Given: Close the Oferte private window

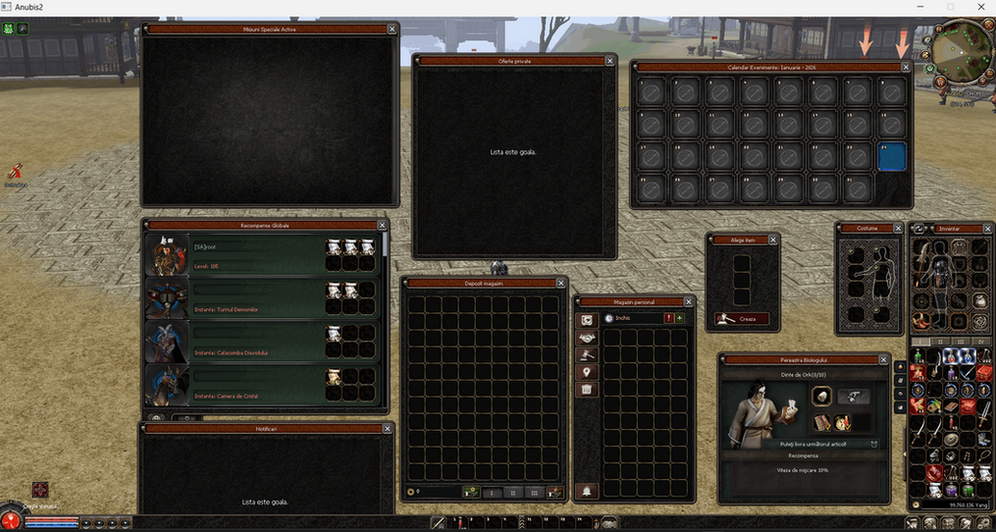Looking at the screenshot, I should [x=610, y=61].
